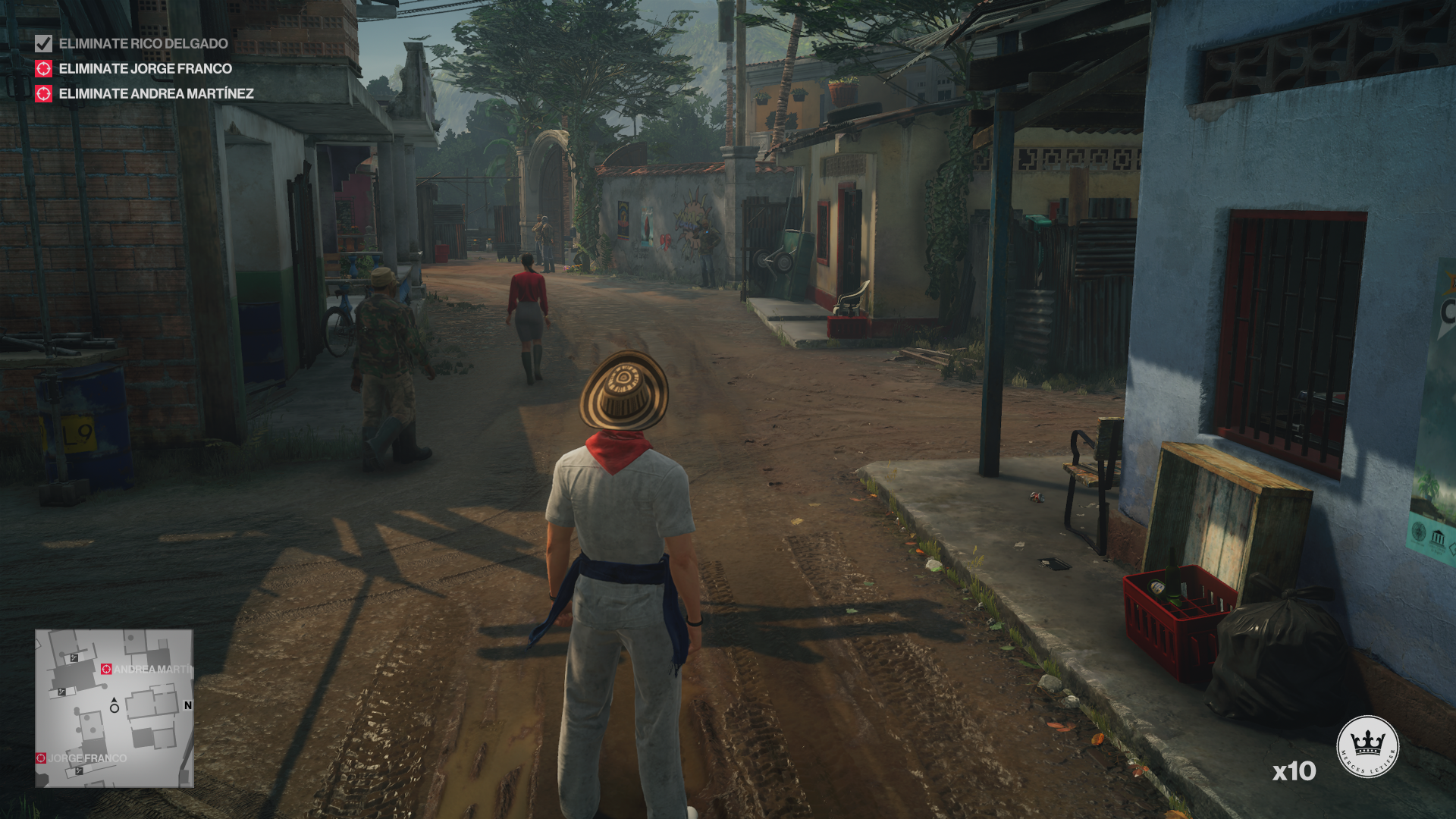
Task: Click the checked box for Eliminate Rico Delgado
Action: [x=44, y=44]
